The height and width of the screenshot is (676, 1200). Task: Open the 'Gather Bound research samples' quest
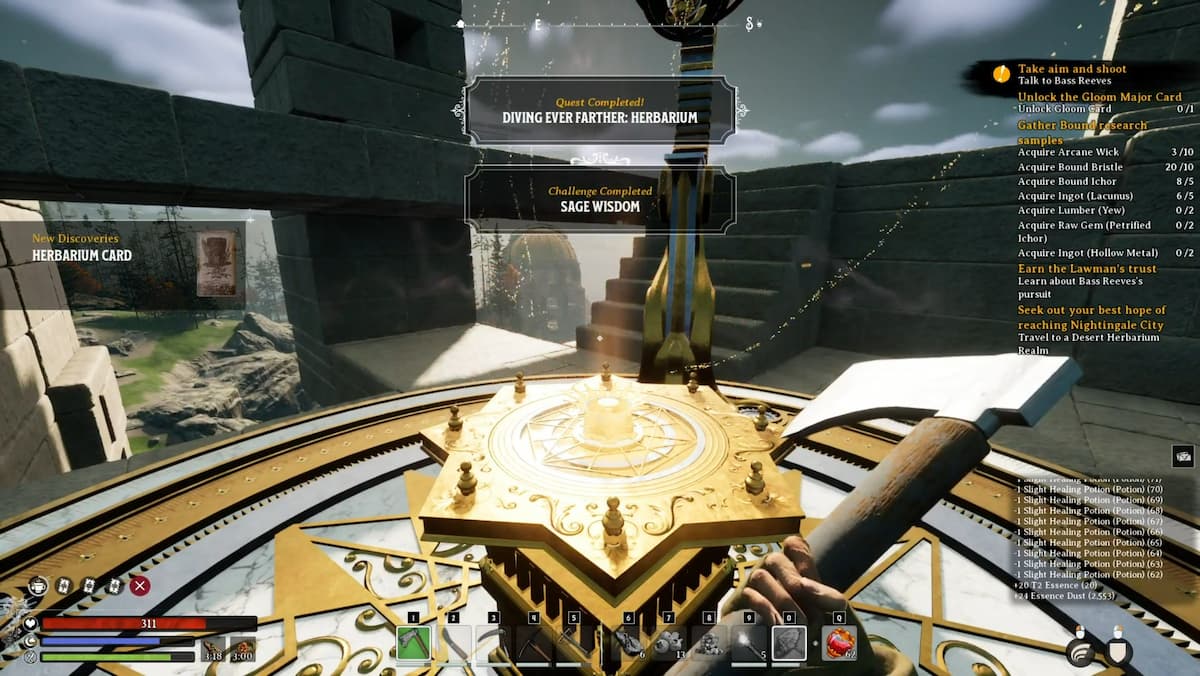coord(1082,132)
